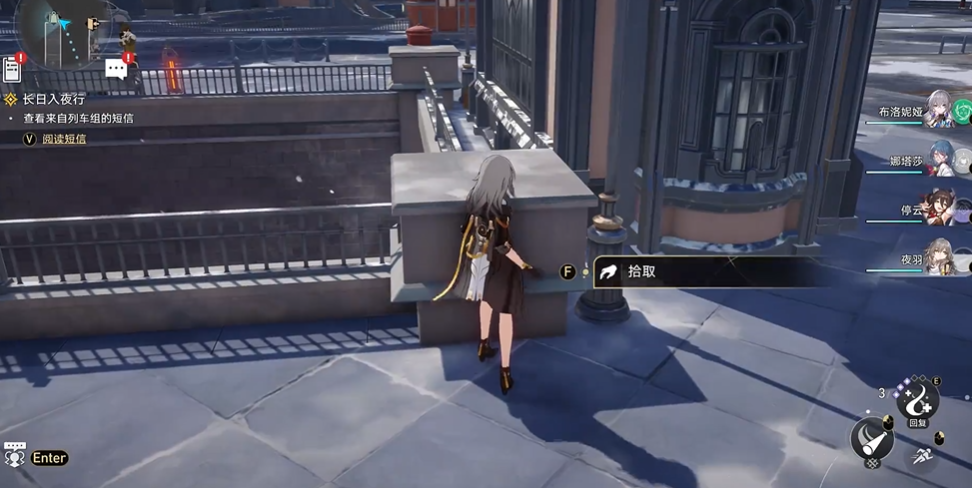
Task: Select the 长日入夜行 quest tracker
Action: pyautogui.click(x=55, y=100)
